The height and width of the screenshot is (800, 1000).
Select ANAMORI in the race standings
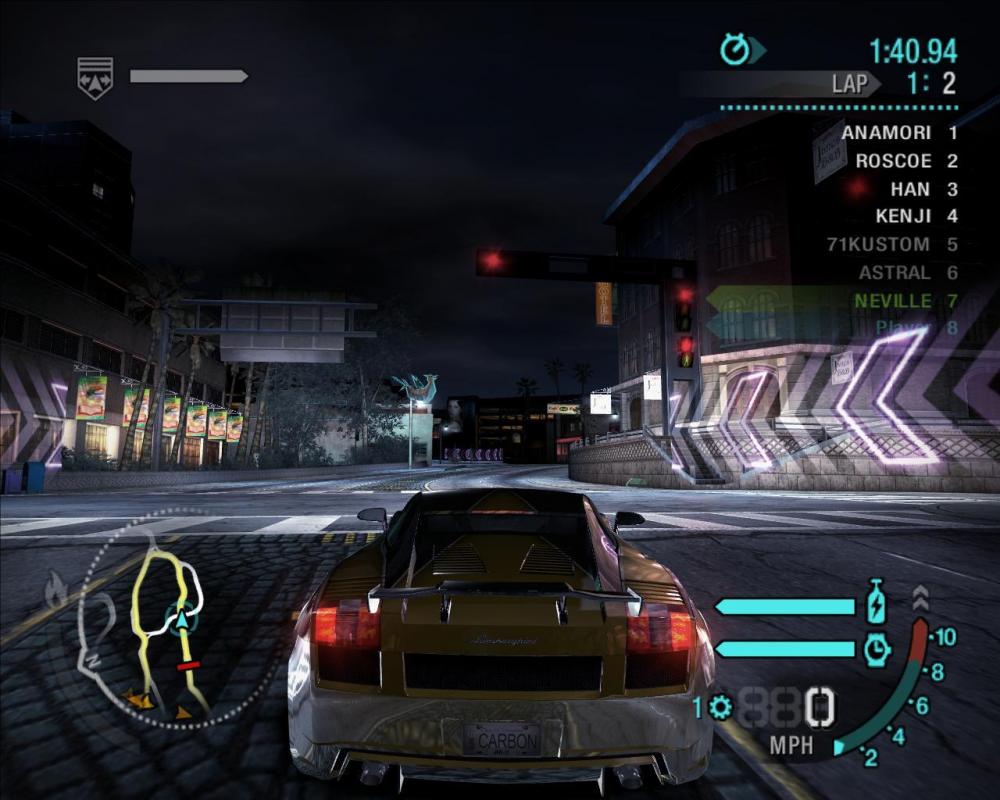(x=886, y=132)
